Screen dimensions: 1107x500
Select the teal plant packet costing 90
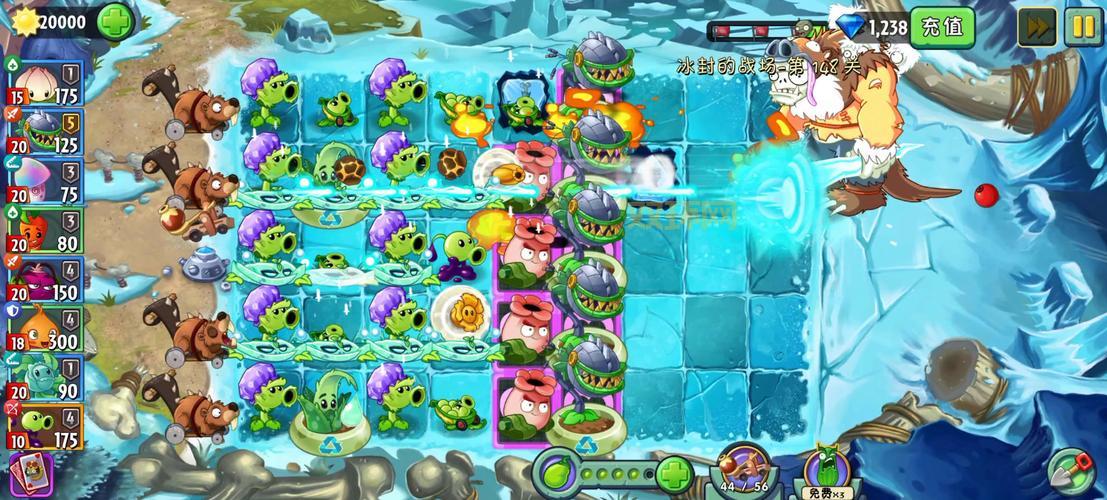(x=43, y=381)
